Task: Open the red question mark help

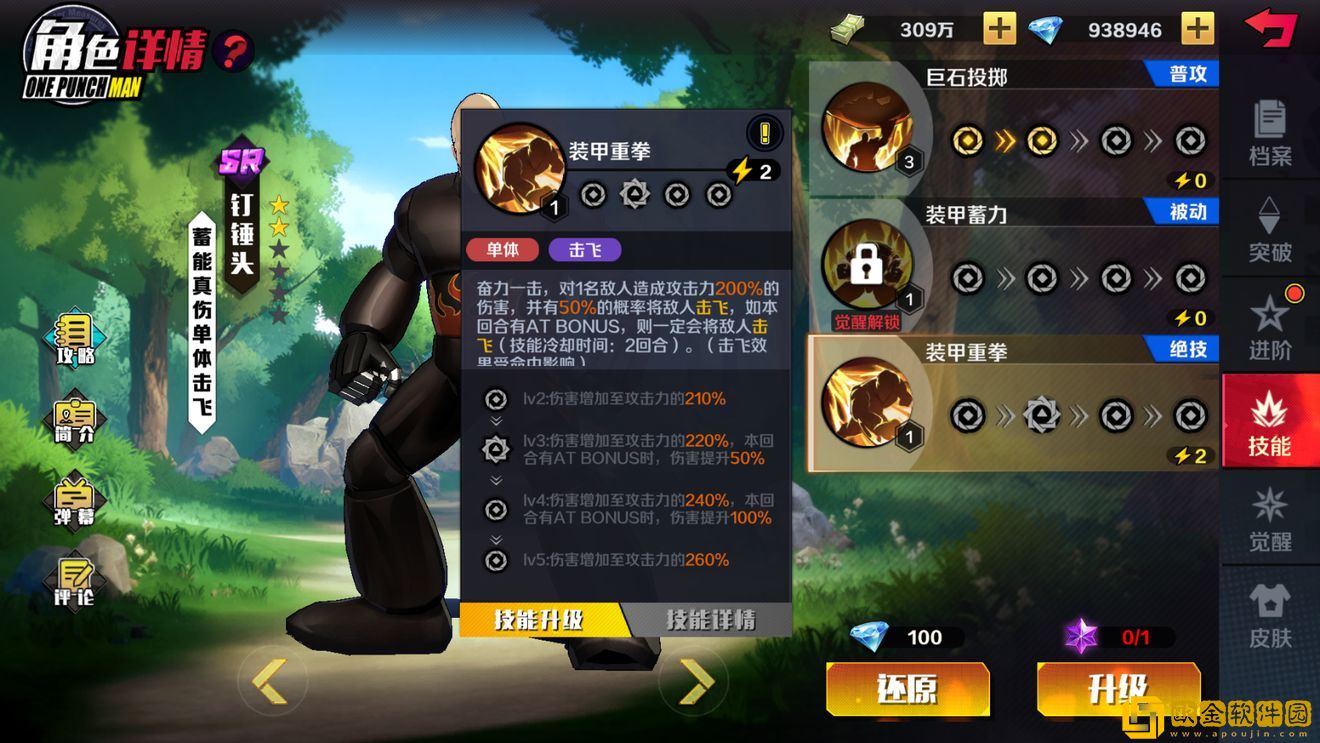Action: coord(234,49)
